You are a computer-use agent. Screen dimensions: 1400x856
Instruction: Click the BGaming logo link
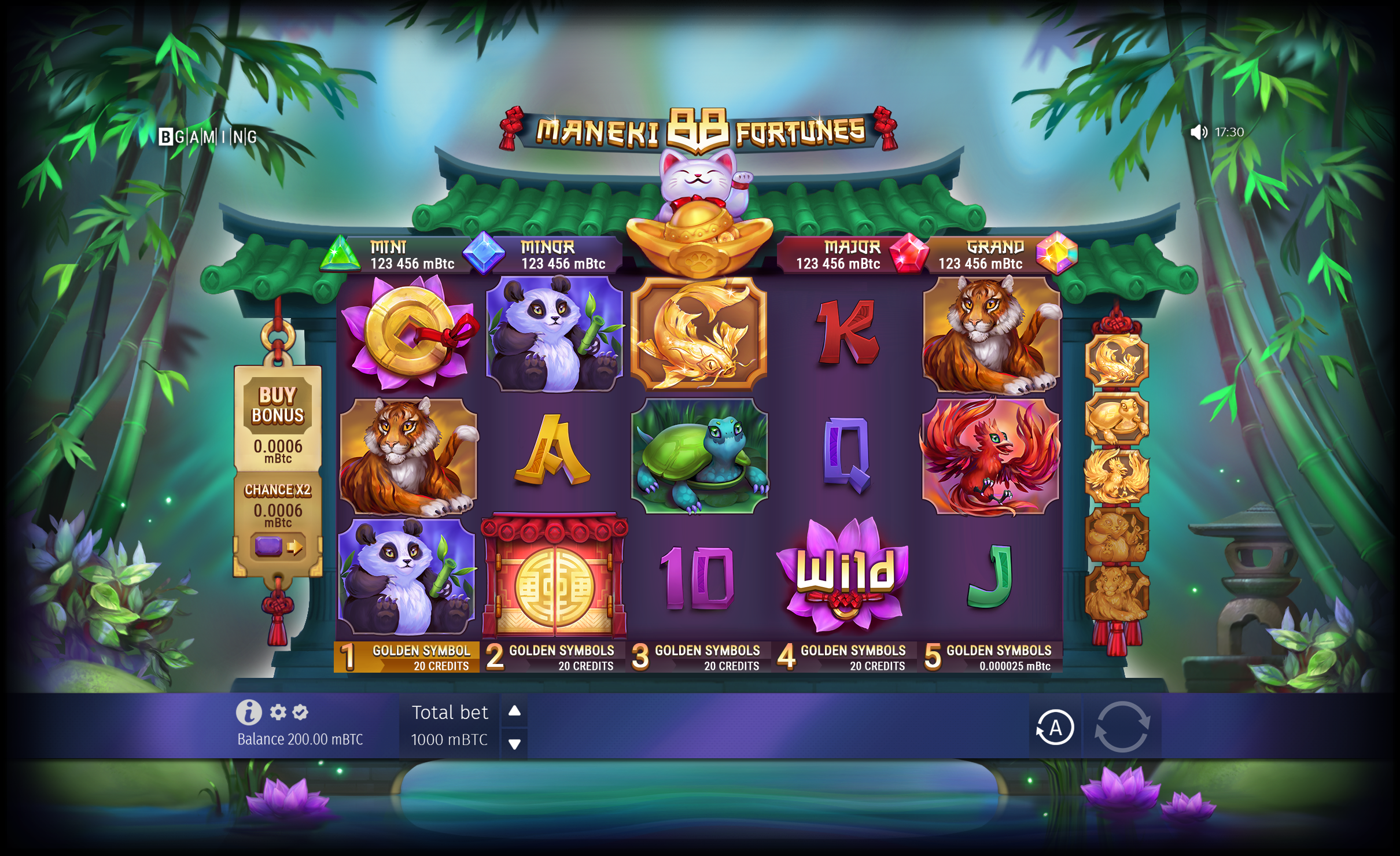click(211, 137)
